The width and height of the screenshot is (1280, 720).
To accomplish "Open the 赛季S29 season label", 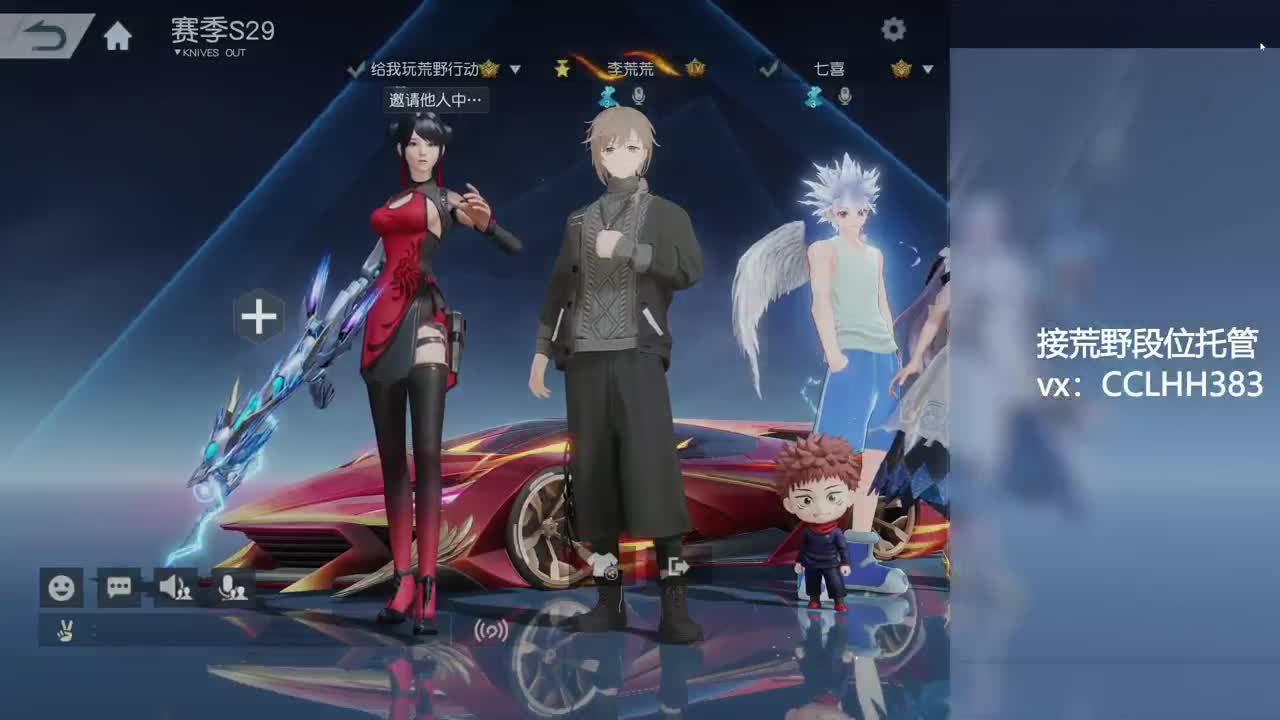I will tap(220, 31).
